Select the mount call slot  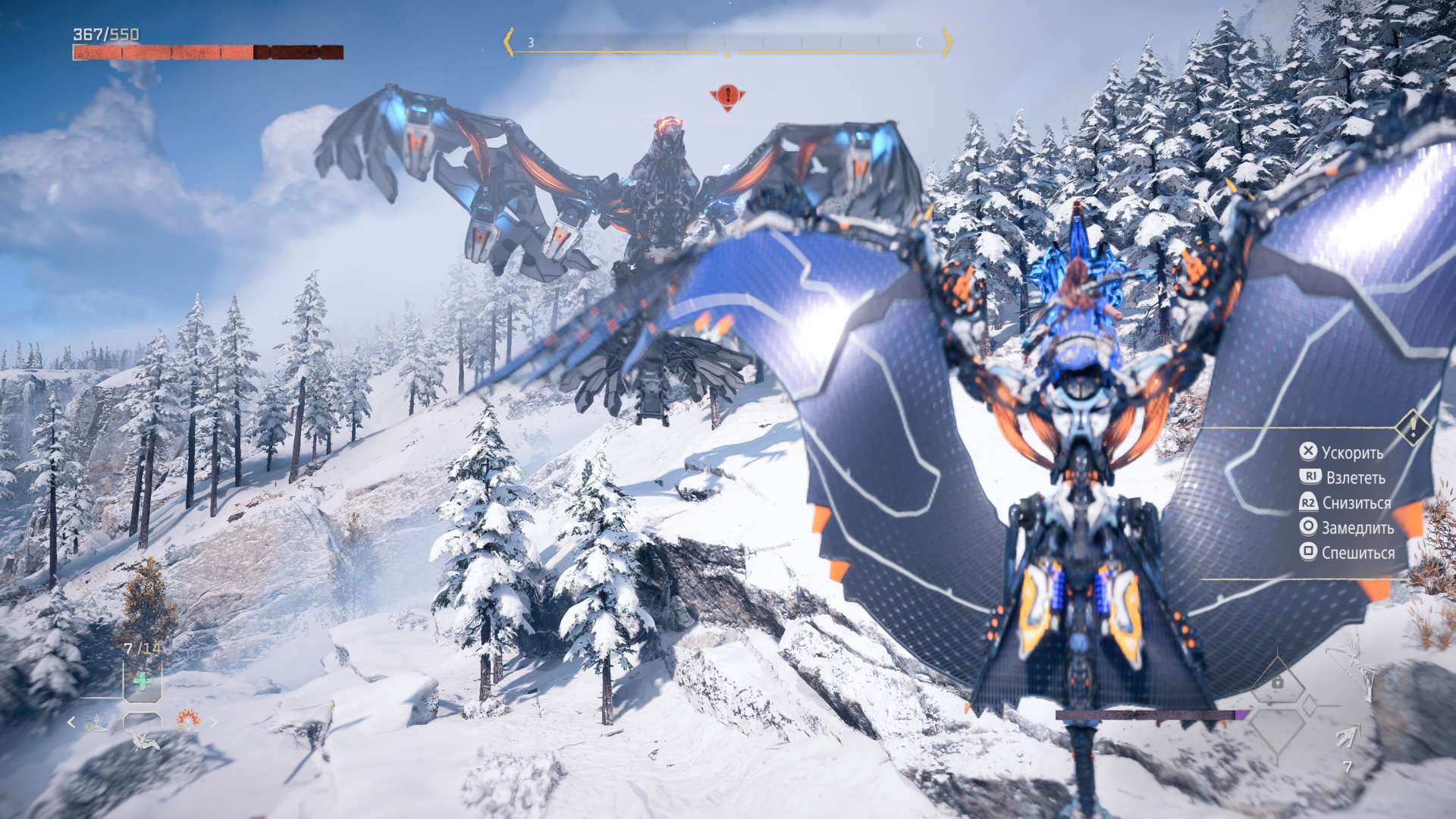point(143,736)
